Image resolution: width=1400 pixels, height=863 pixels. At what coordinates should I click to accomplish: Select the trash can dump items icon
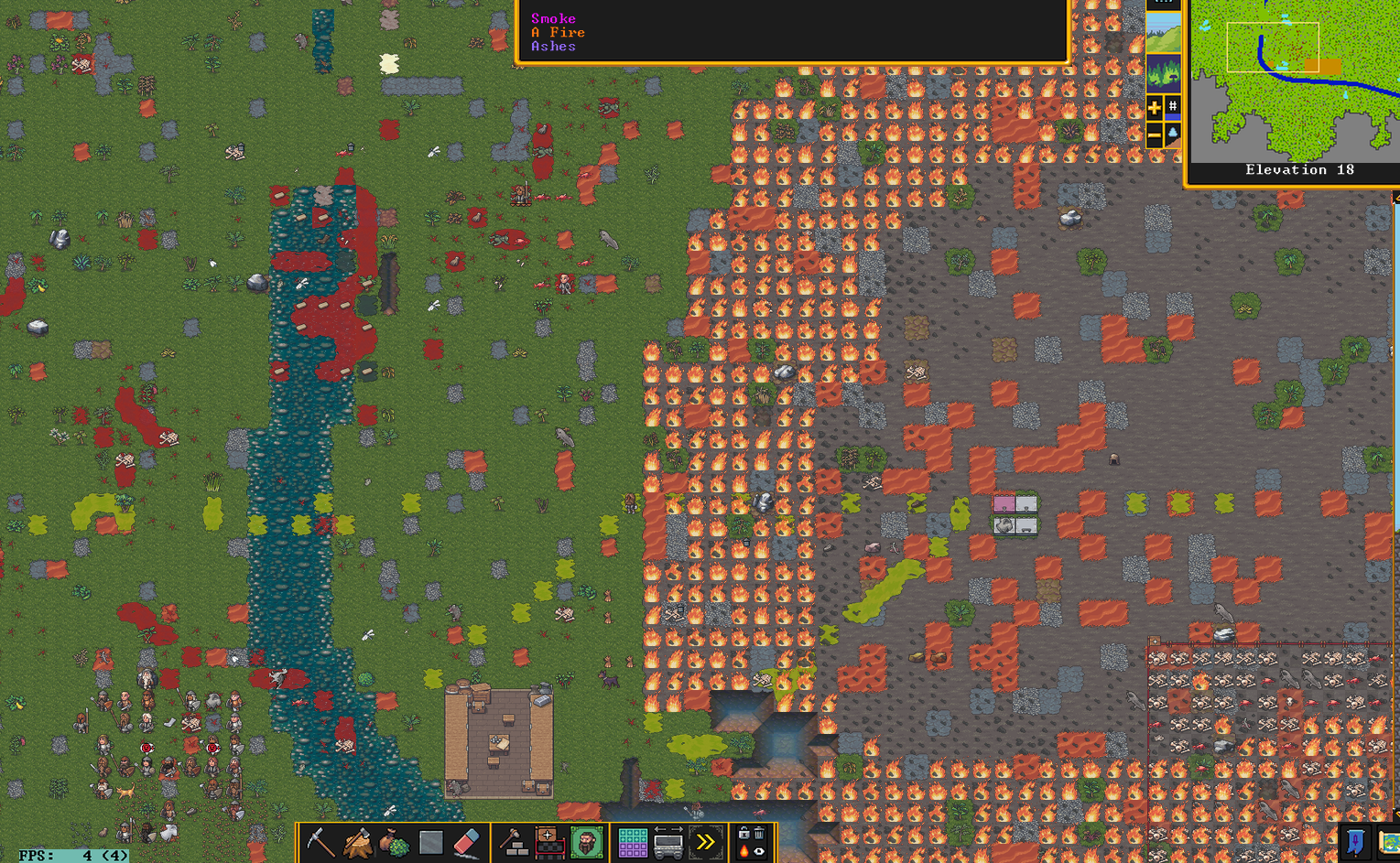click(759, 833)
